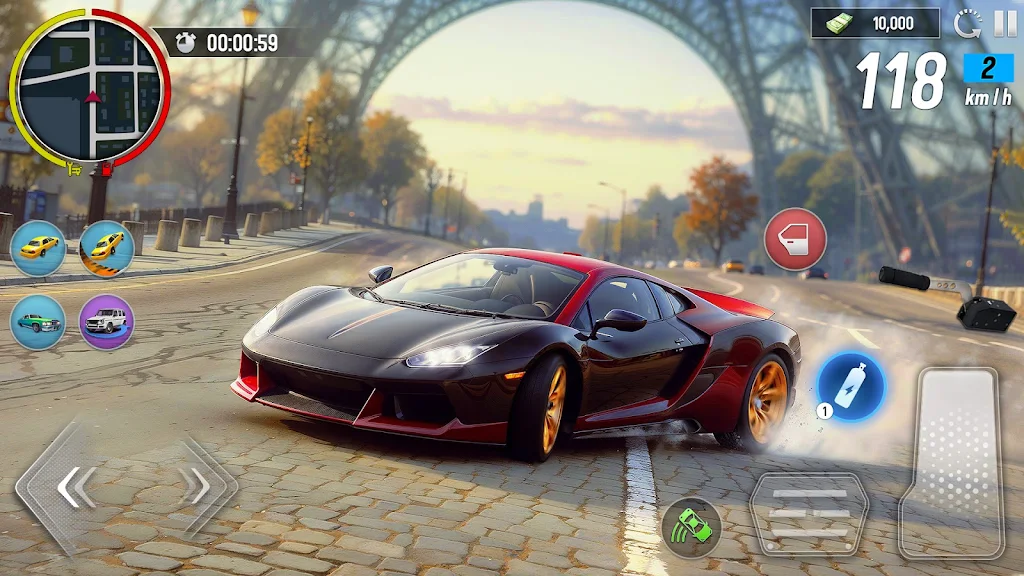Hit the wide brake pedal
1024x576 pixels.
click(809, 513)
